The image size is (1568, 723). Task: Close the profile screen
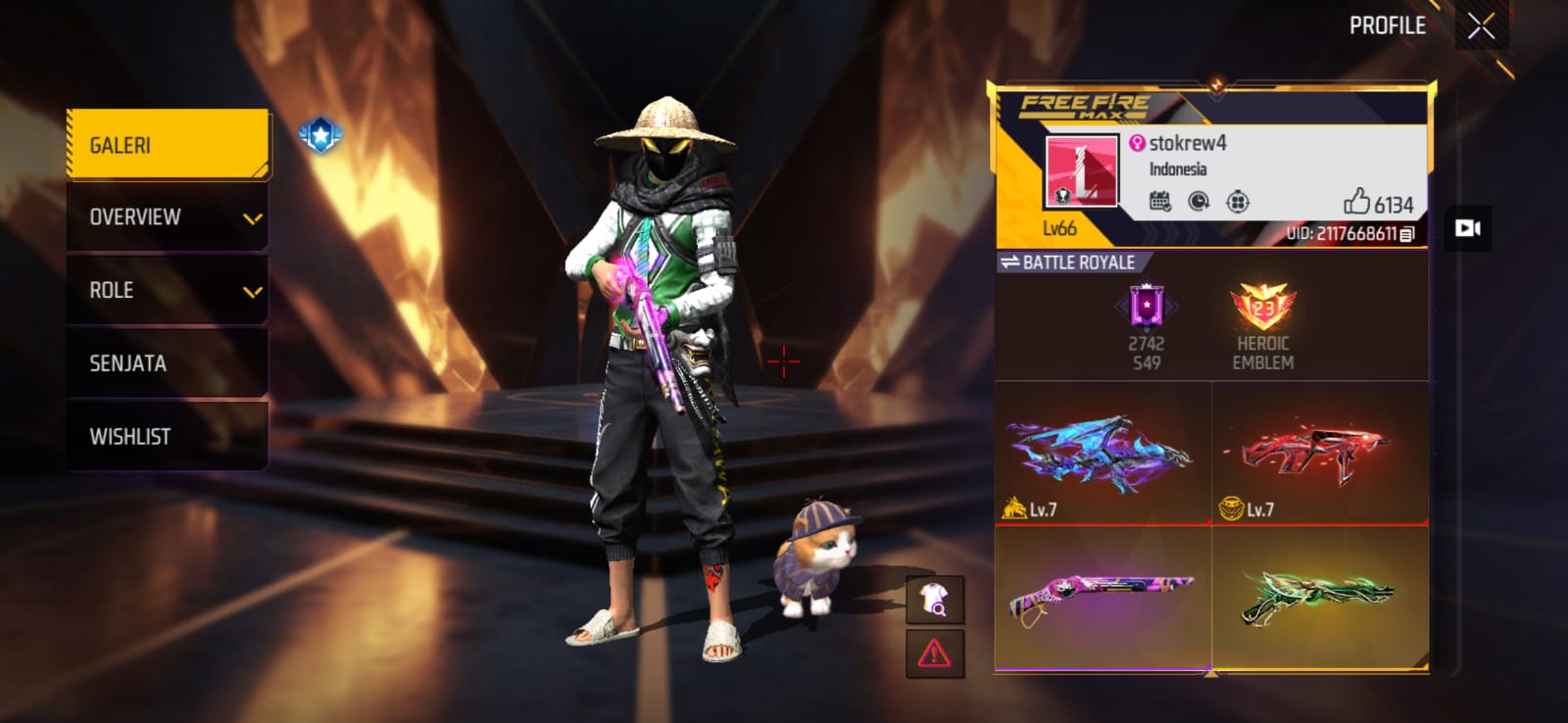(1481, 26)
